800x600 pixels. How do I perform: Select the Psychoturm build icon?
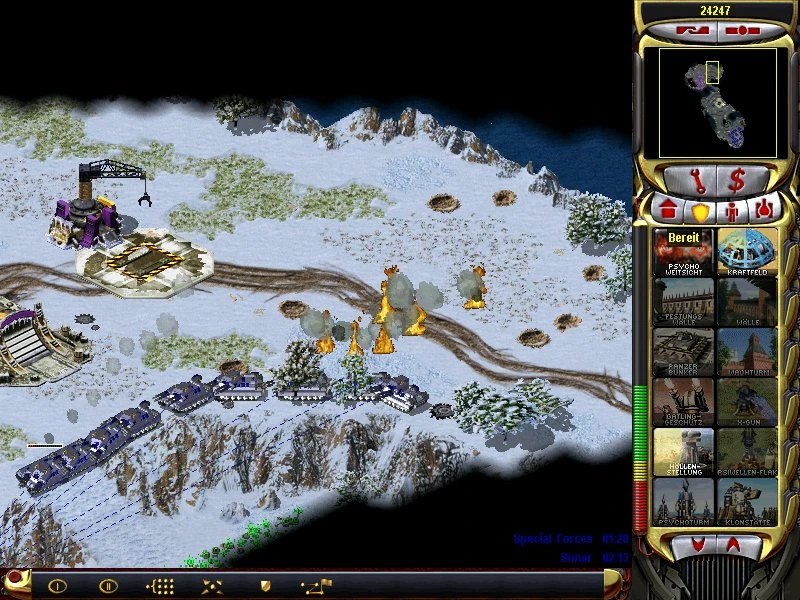[x=683, y=502]
